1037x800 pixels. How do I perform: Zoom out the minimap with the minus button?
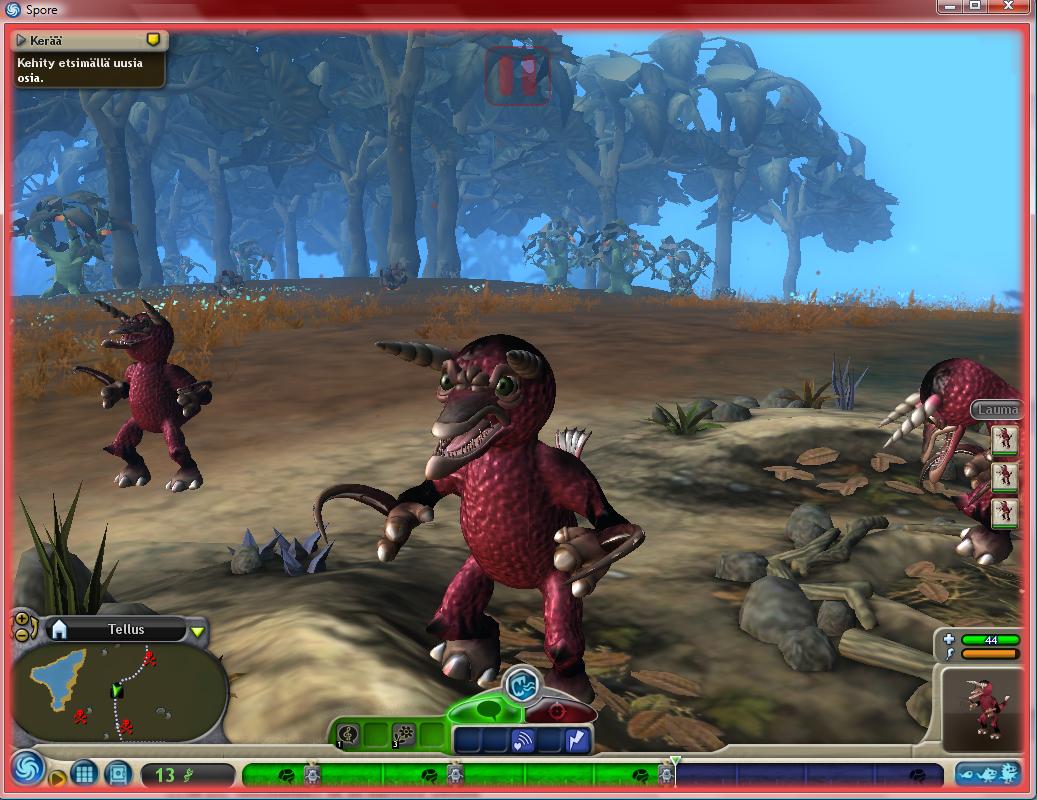[21, 633]
